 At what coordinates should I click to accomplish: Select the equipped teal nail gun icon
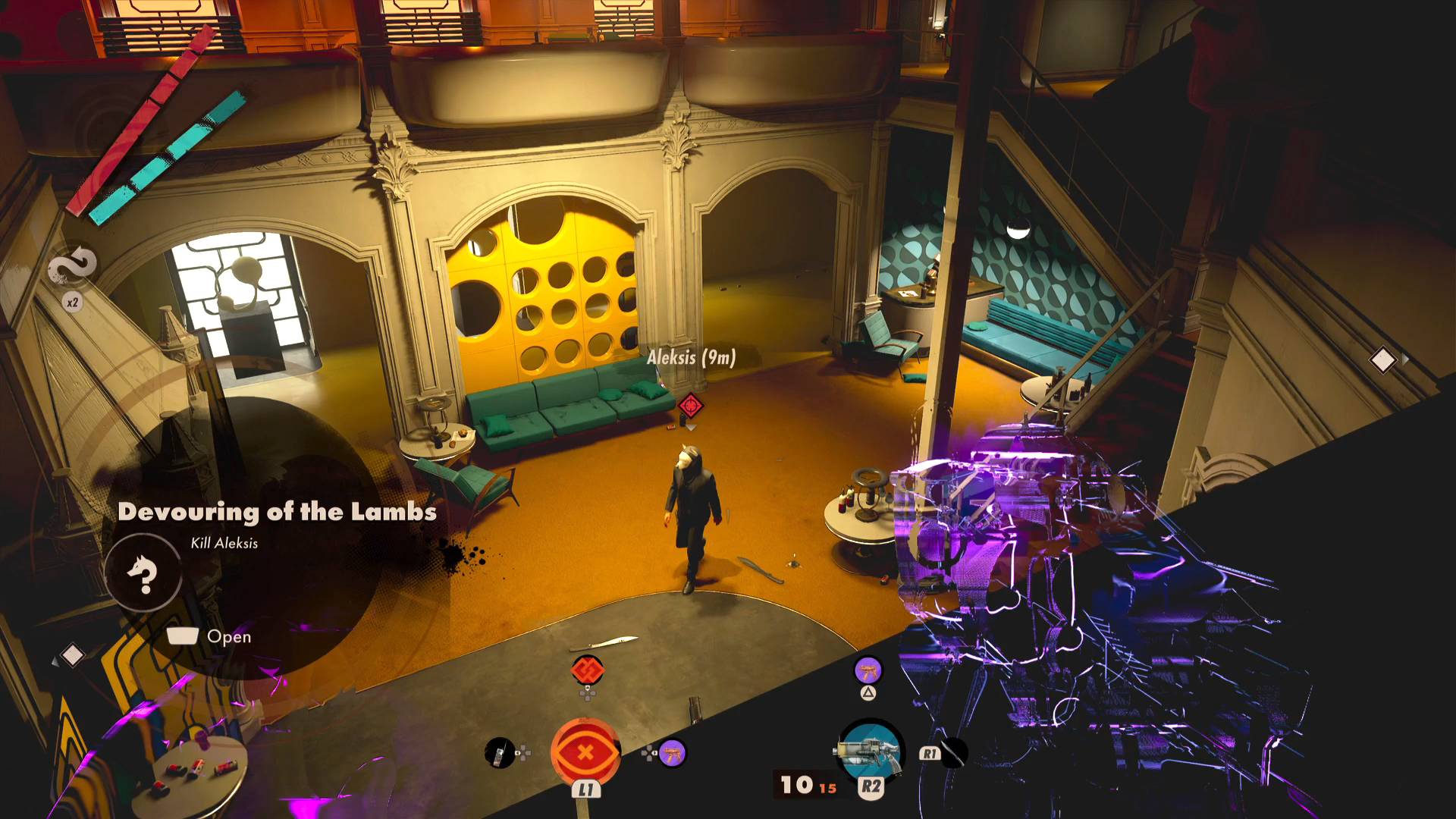click(x=870, y=752)
